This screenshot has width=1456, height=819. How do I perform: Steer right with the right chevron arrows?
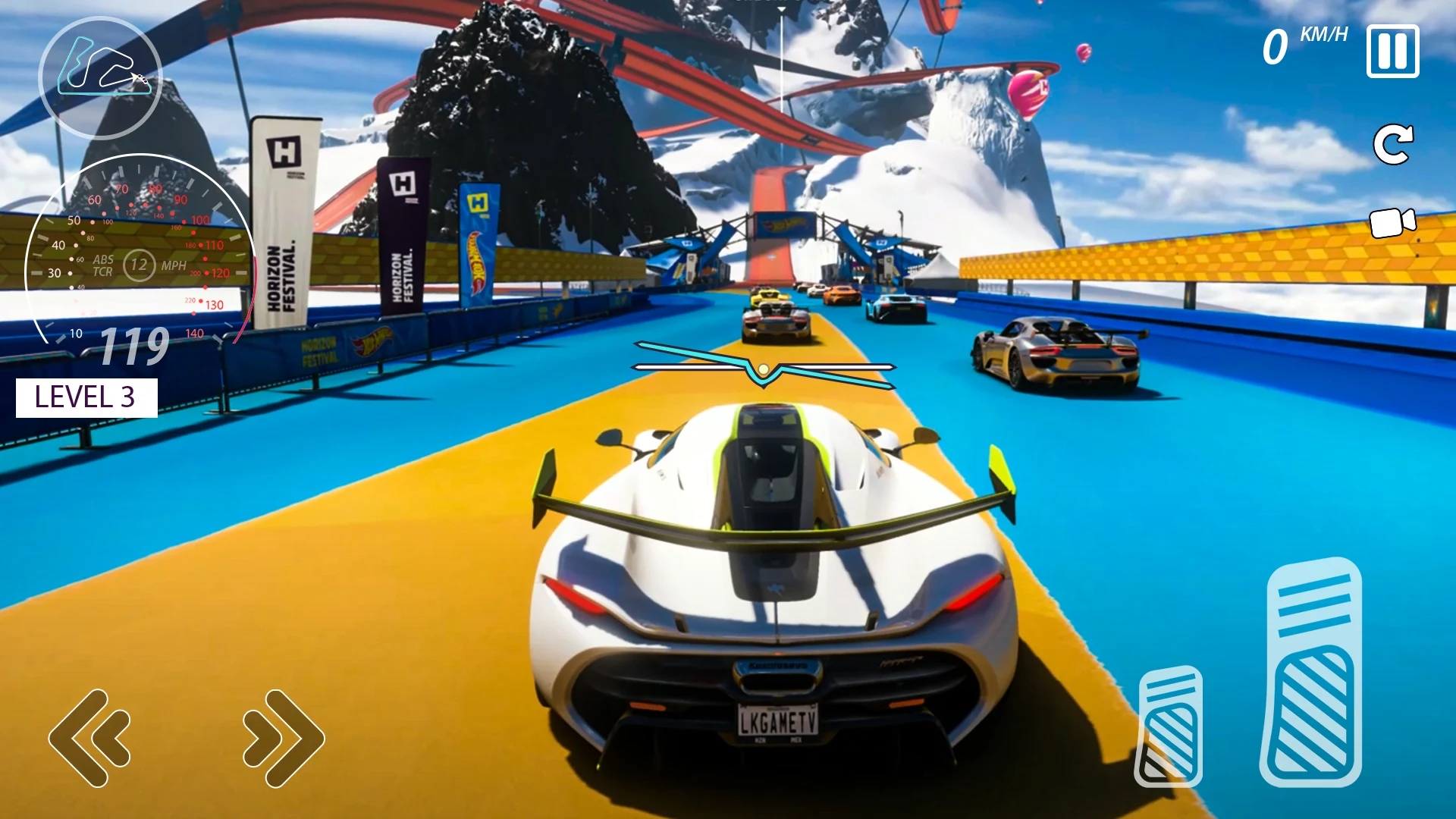[284, 738]
